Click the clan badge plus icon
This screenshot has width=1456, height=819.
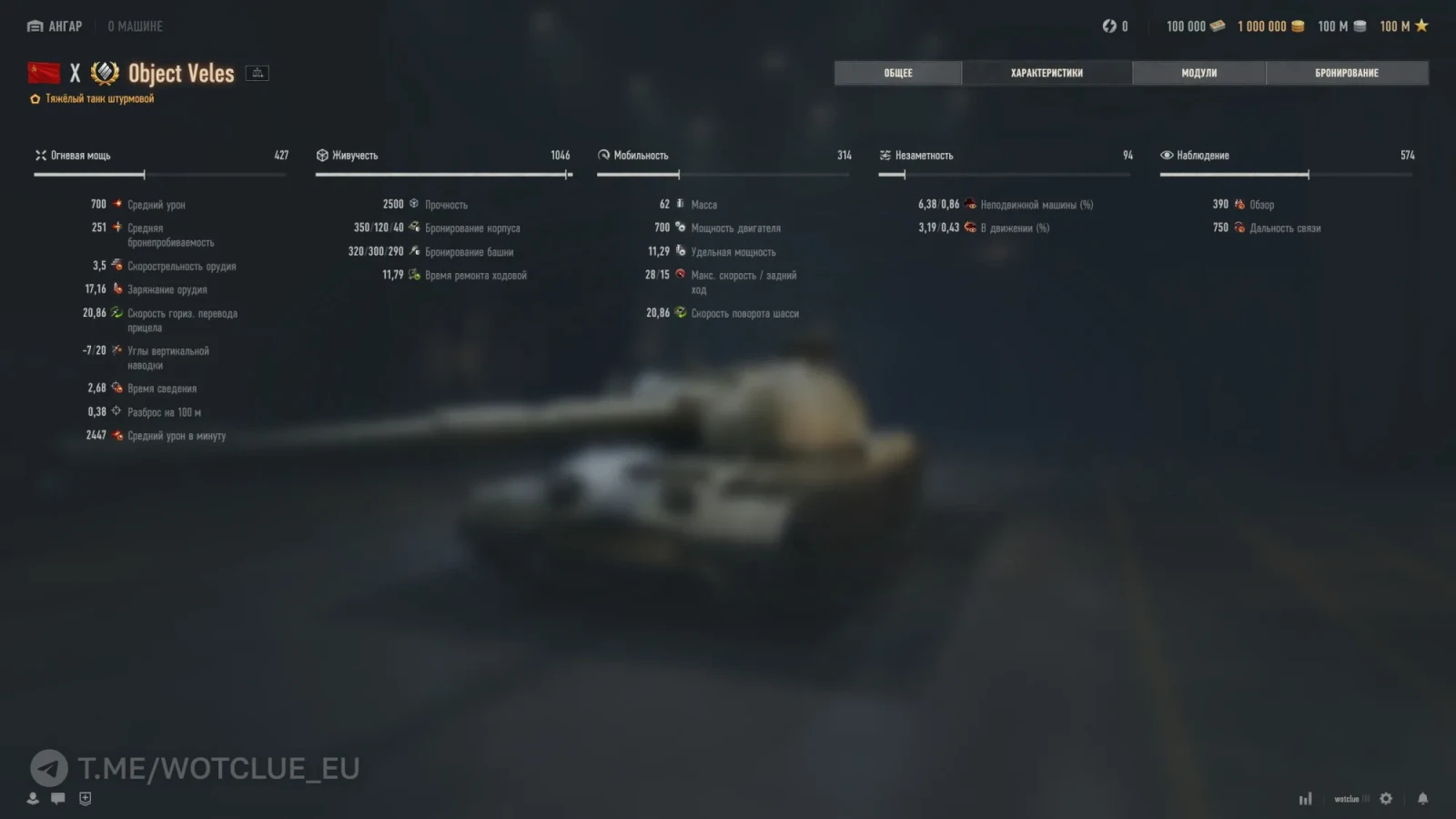tap(84, 798)
